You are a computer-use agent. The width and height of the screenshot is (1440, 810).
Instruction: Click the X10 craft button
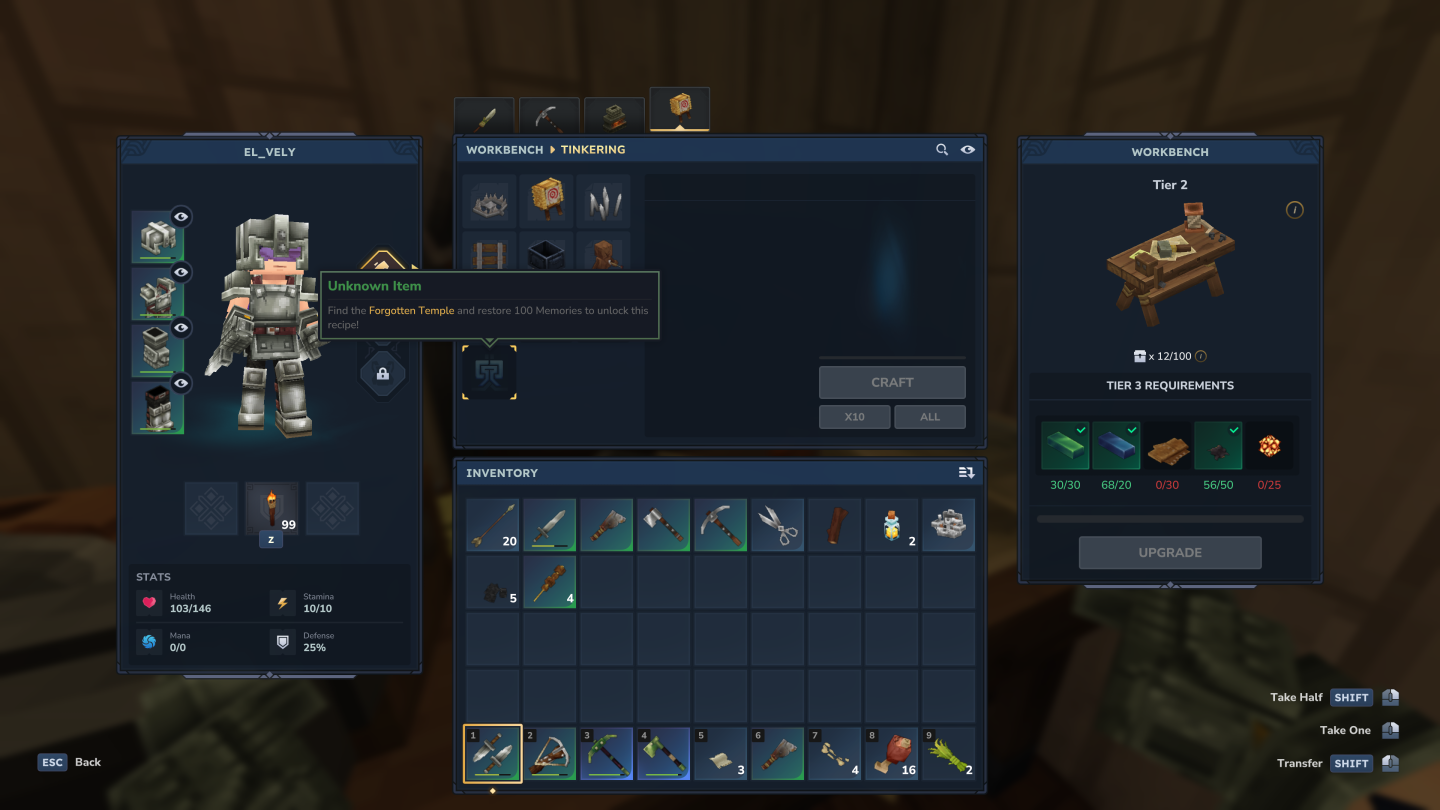854,417
